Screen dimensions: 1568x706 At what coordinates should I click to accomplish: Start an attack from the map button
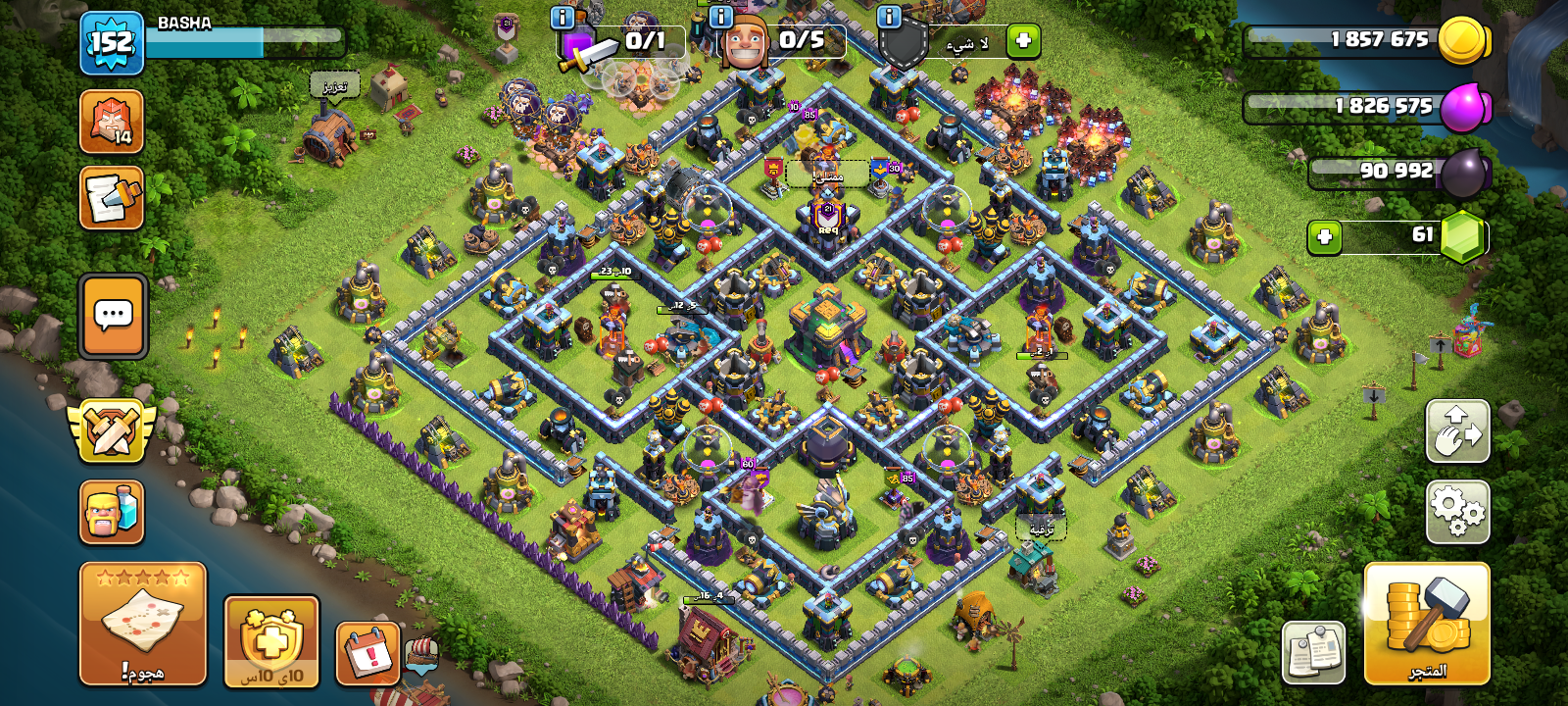coord(143,624)
